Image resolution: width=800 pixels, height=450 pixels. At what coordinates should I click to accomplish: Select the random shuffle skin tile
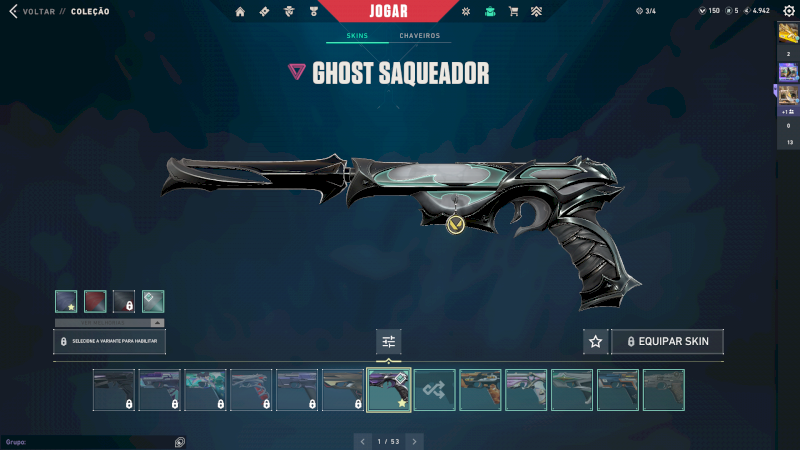pyautogui.click(x=435, y=390)
